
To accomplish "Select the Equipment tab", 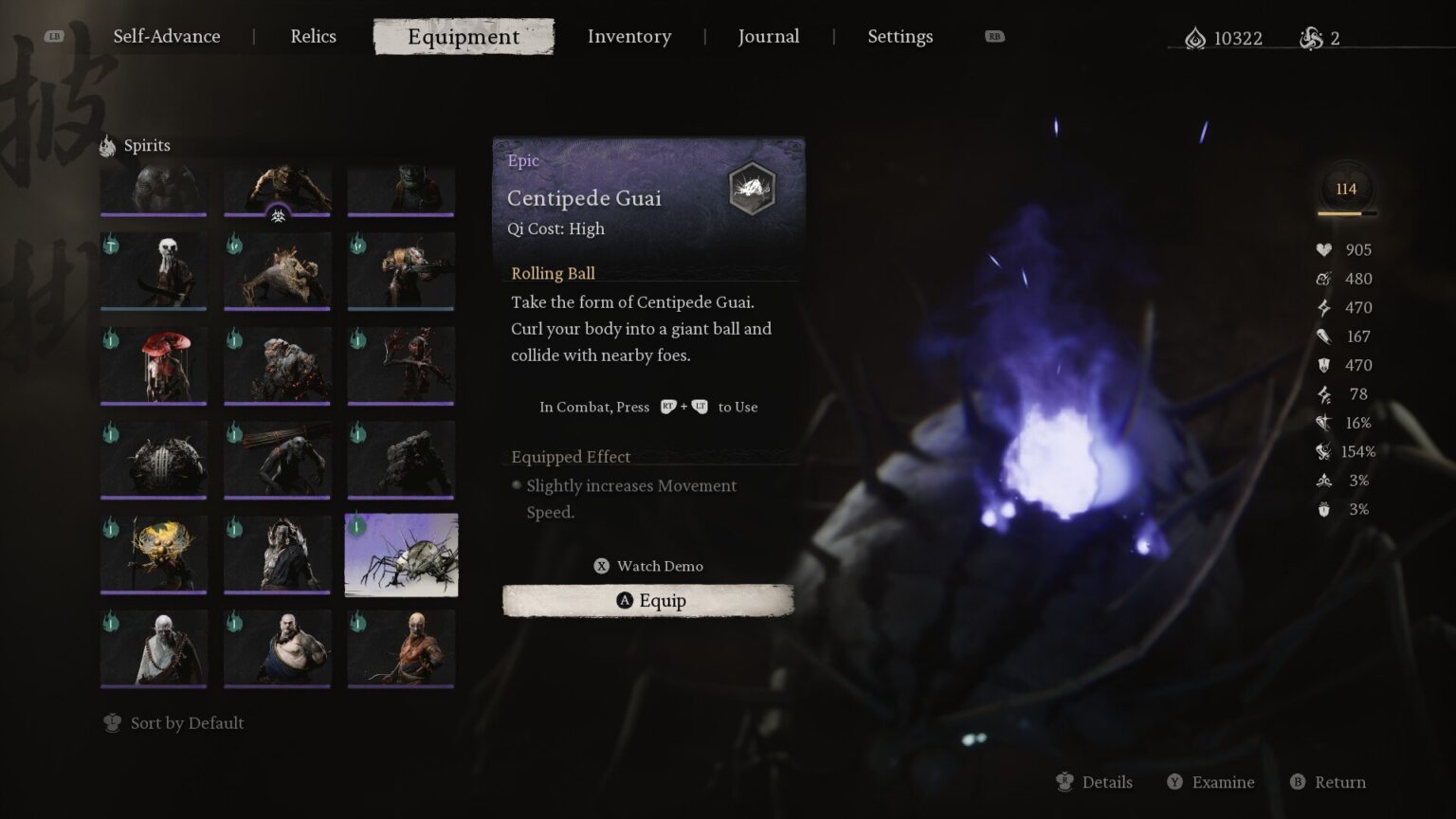I will click(x=464, y=37).
